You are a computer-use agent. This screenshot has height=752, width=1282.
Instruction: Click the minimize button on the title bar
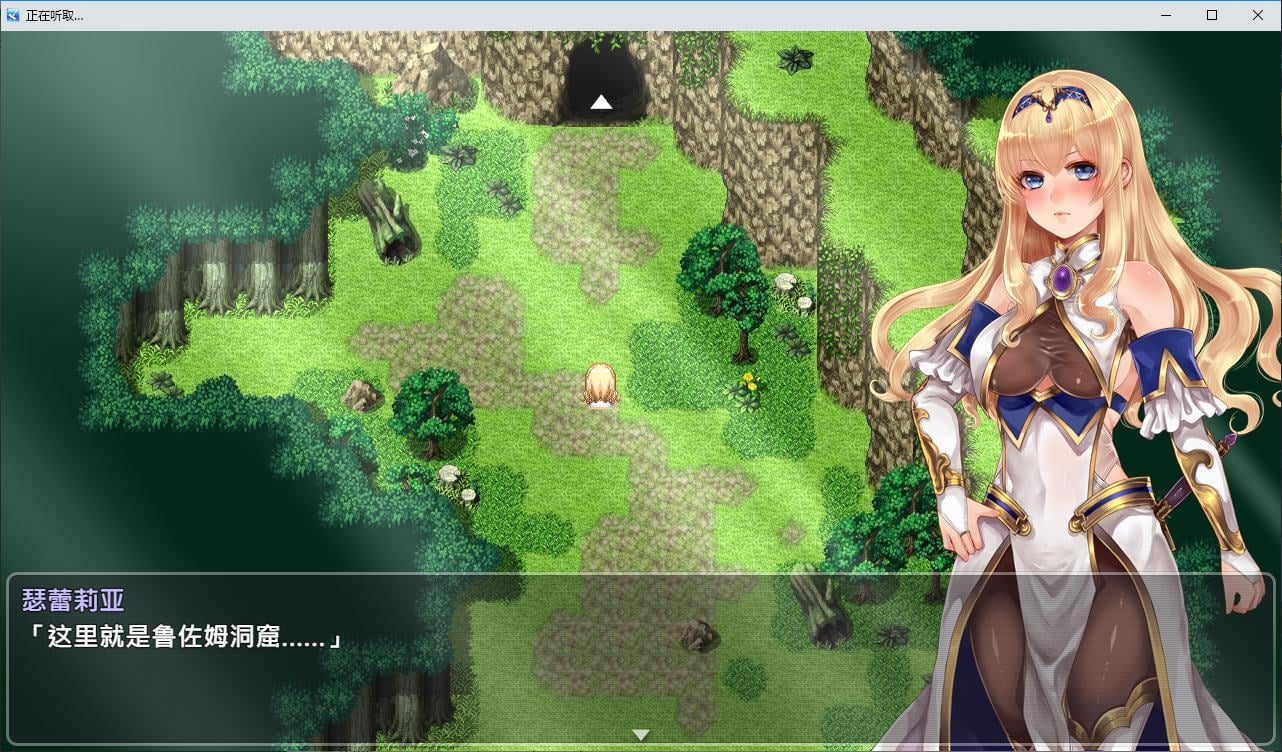[x=1165, y=15]
